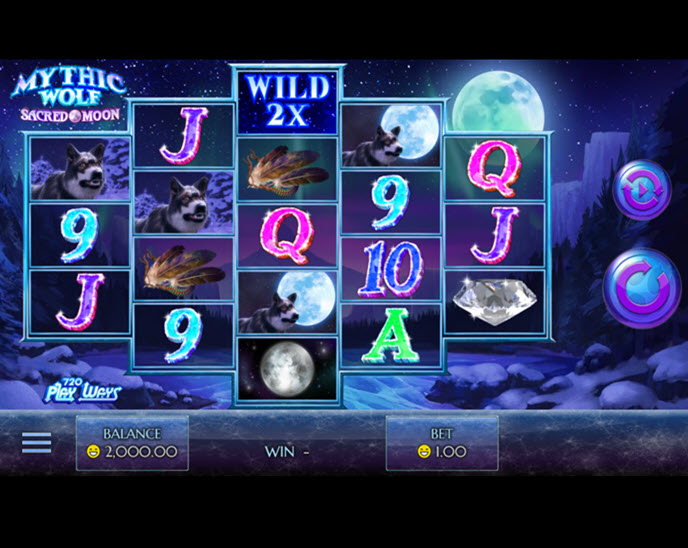Spin the reels with the large button

pos(641,288)
